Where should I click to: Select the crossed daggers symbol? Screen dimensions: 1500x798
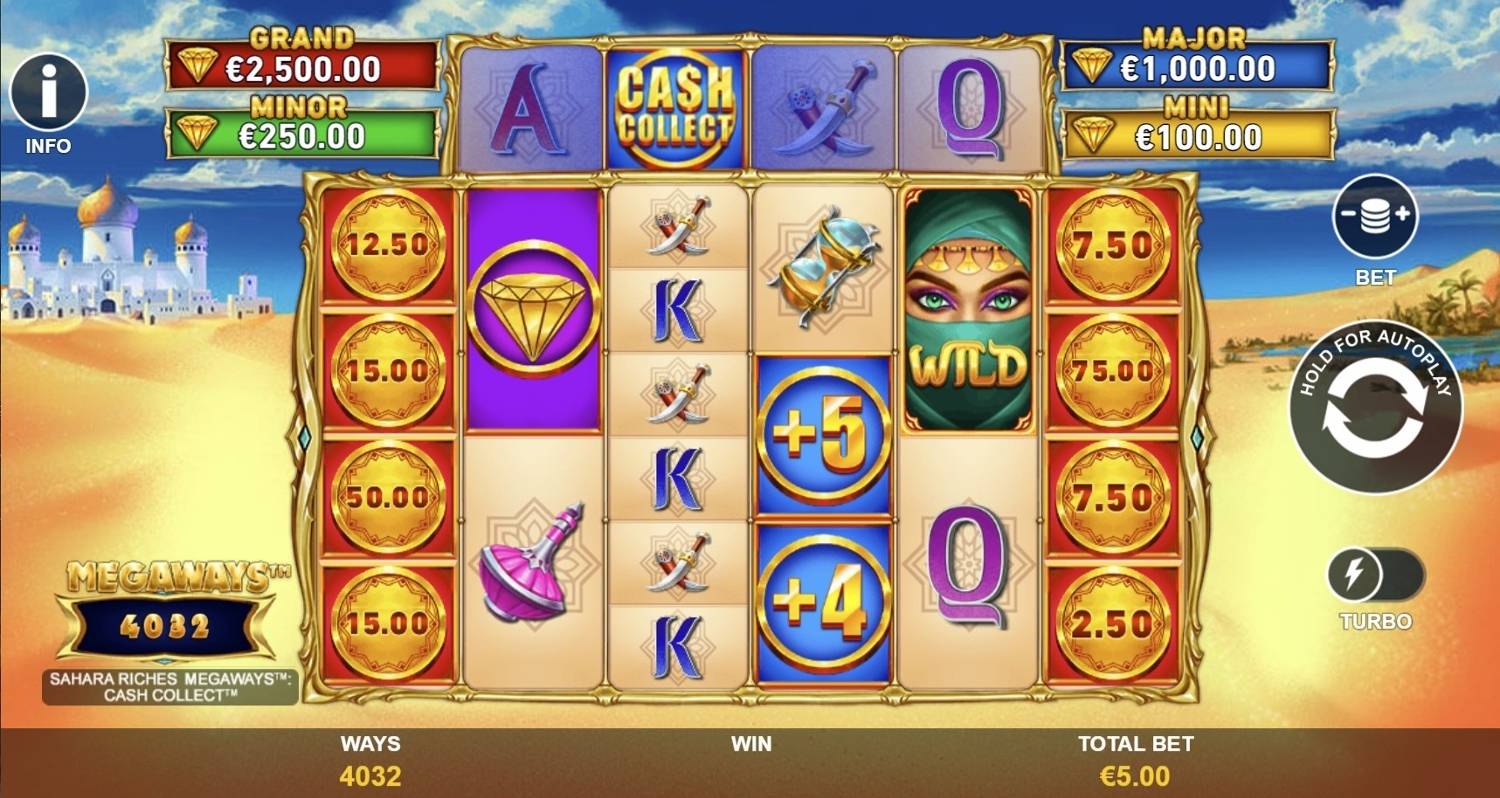click(679, 225)
